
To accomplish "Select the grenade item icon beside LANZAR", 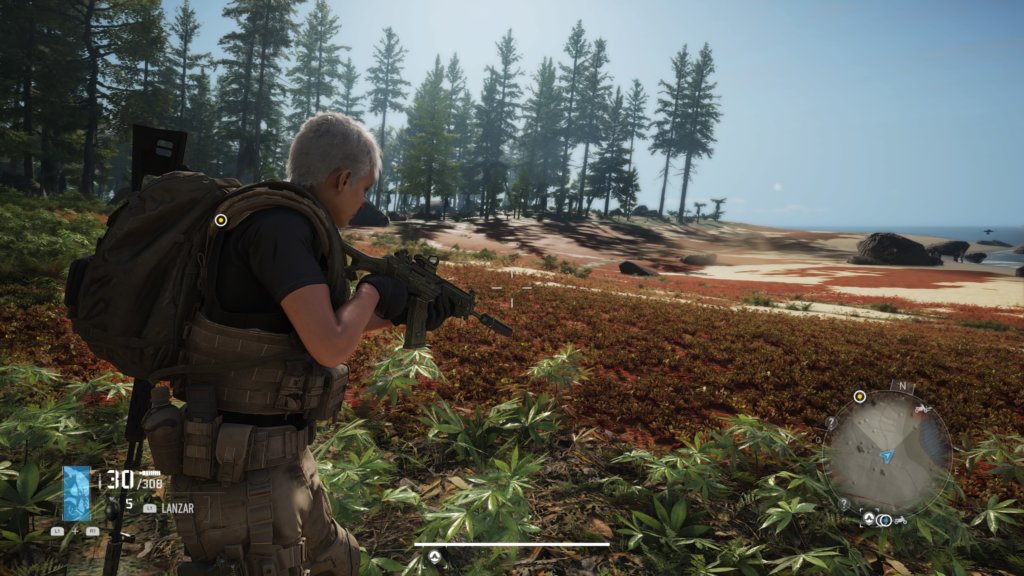I will point(112,506).
